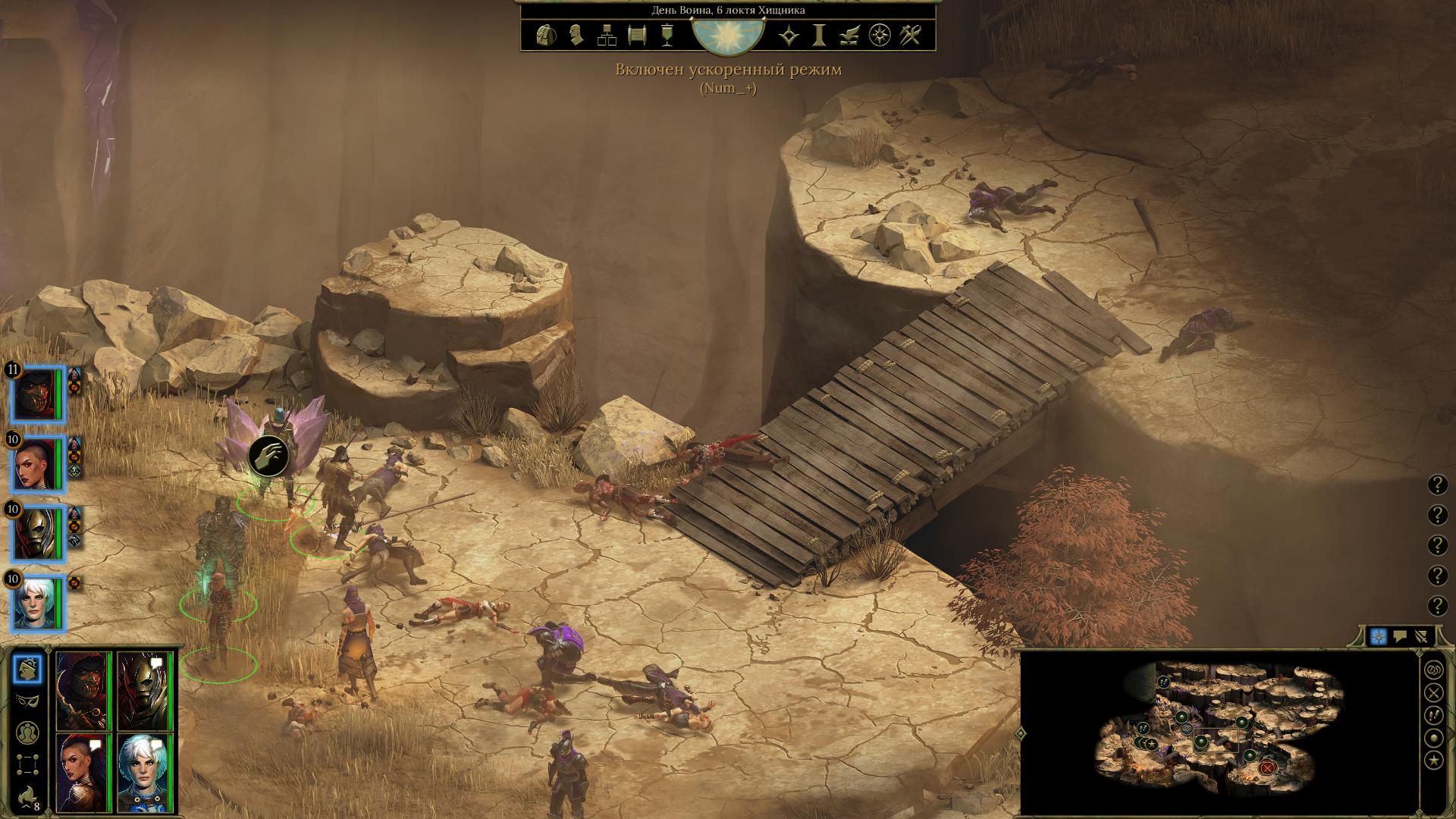Viewport: 1456px width, 819px height.
Task: Select the white-haired companion sidebar portrait
Action: tap(38, 604)
